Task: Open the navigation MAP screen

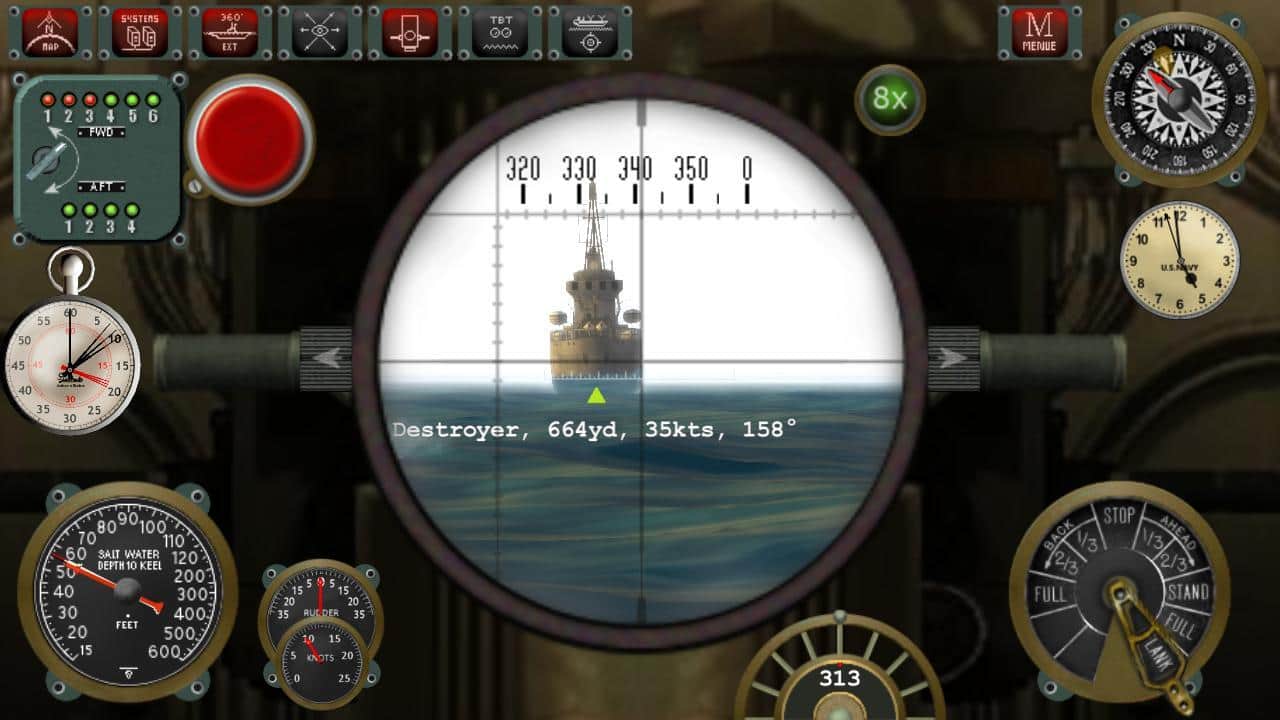Action: point(51,32)
